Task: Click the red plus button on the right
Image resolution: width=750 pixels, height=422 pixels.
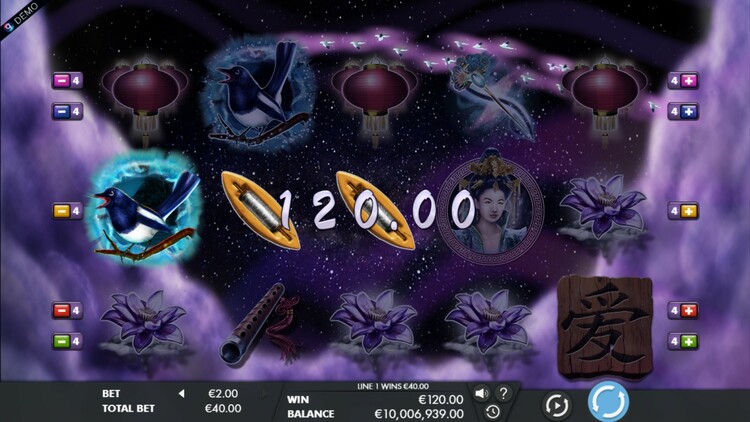Action: (689, 310)
